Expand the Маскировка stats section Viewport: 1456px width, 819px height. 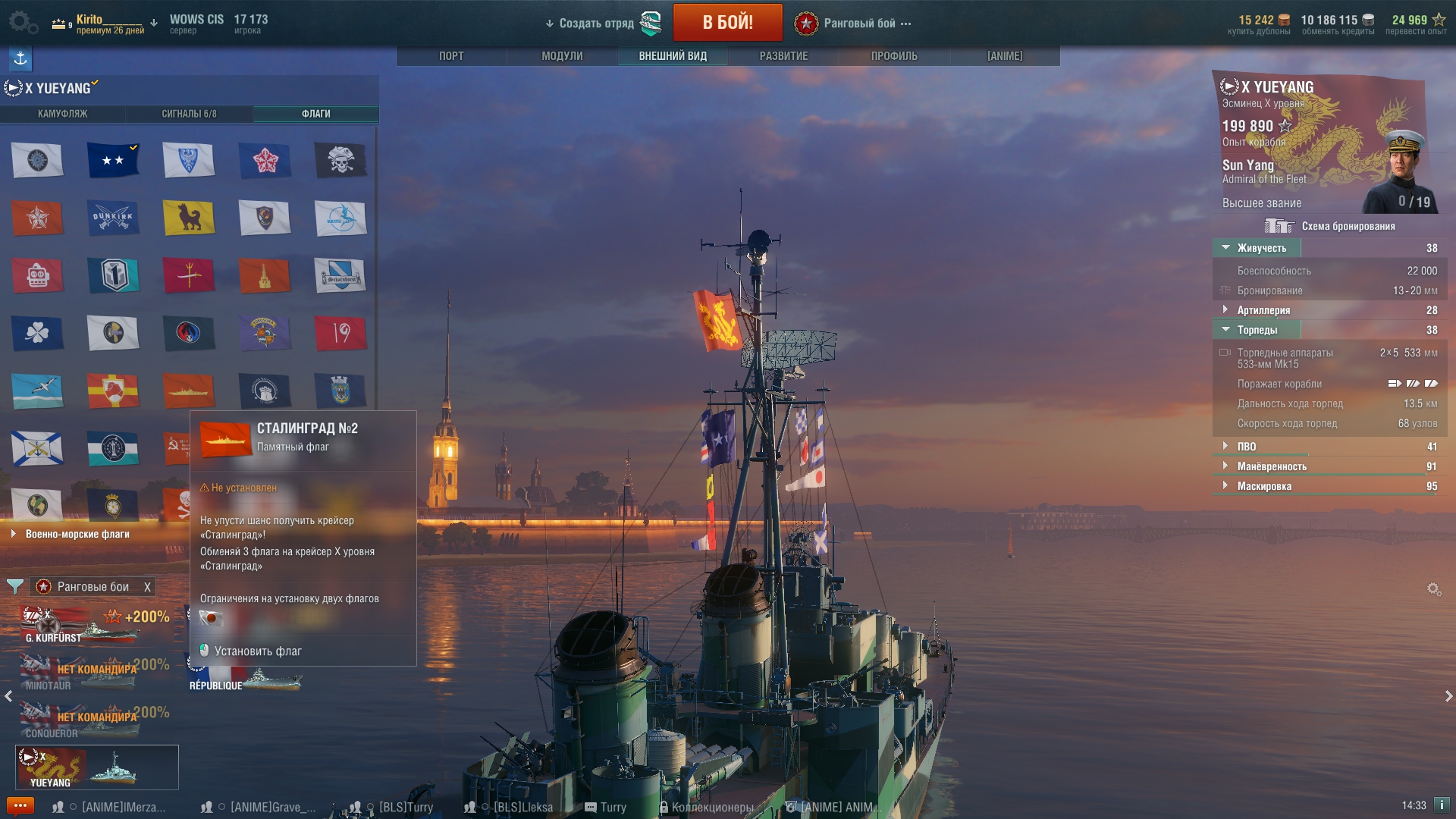click(1264, 486)
